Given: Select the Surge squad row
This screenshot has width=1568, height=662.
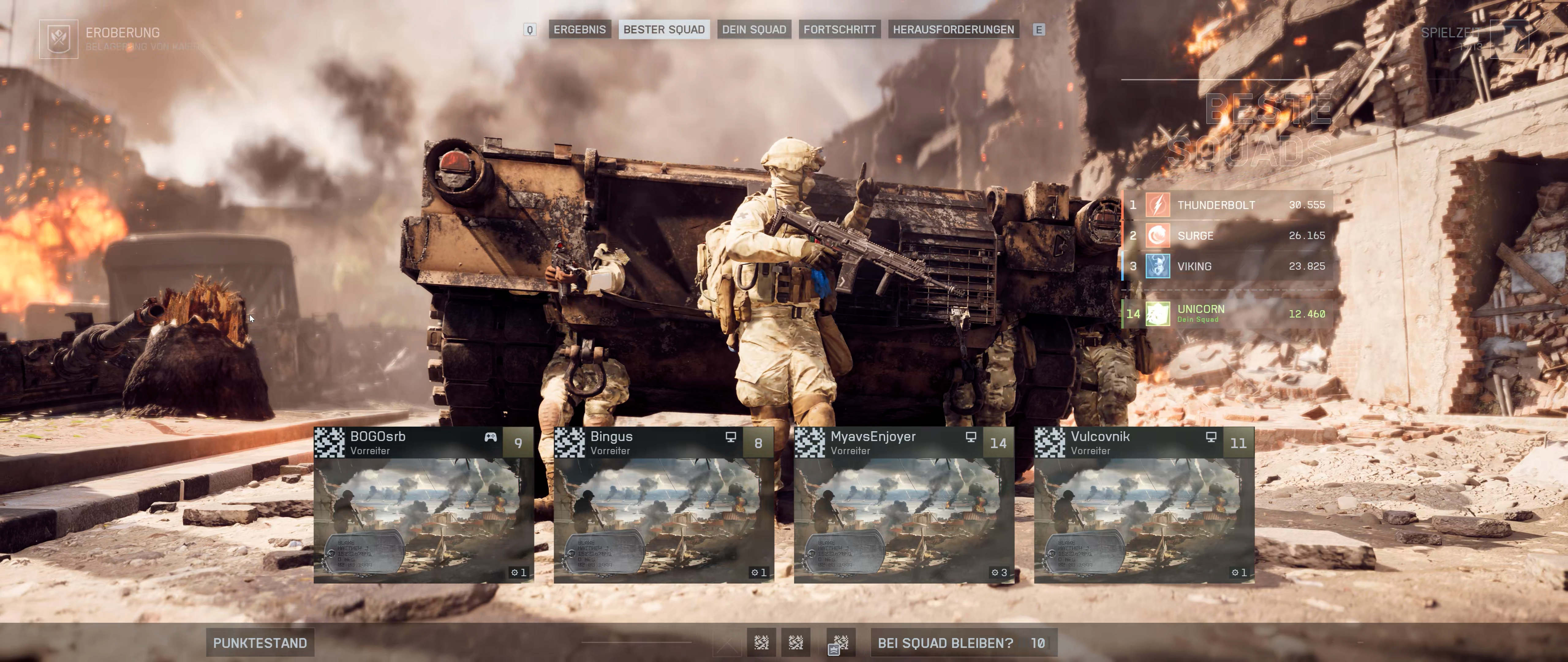Looking at the screenshot, I should point(1227,236).
